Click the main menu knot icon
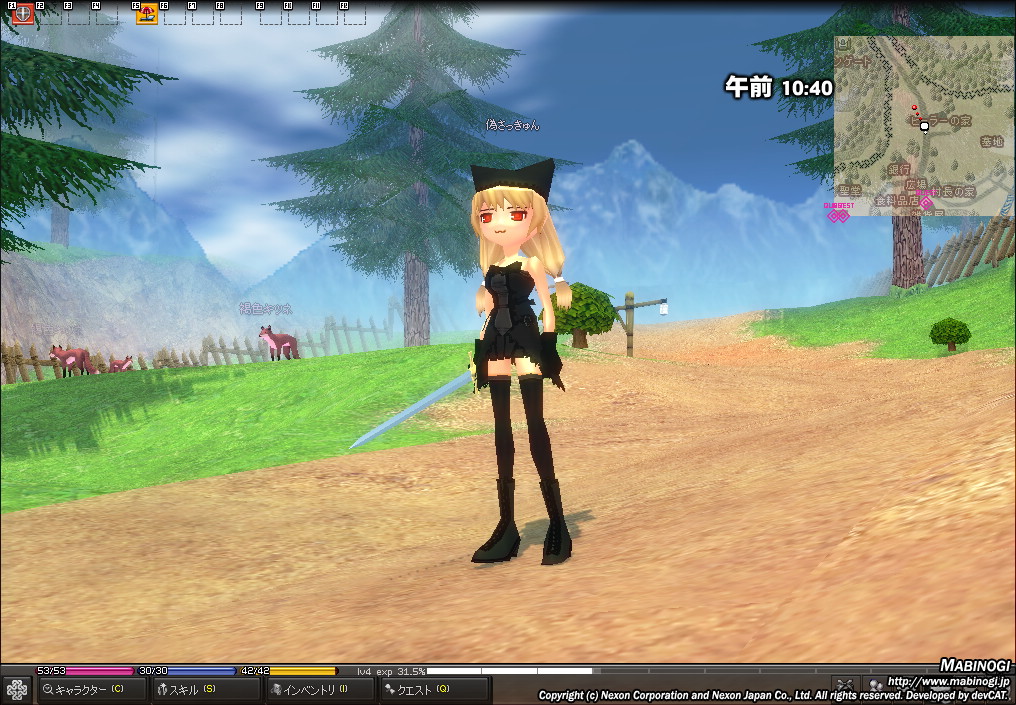The height and width of the screenshot is (705, 1016). (x=16, y=689)
